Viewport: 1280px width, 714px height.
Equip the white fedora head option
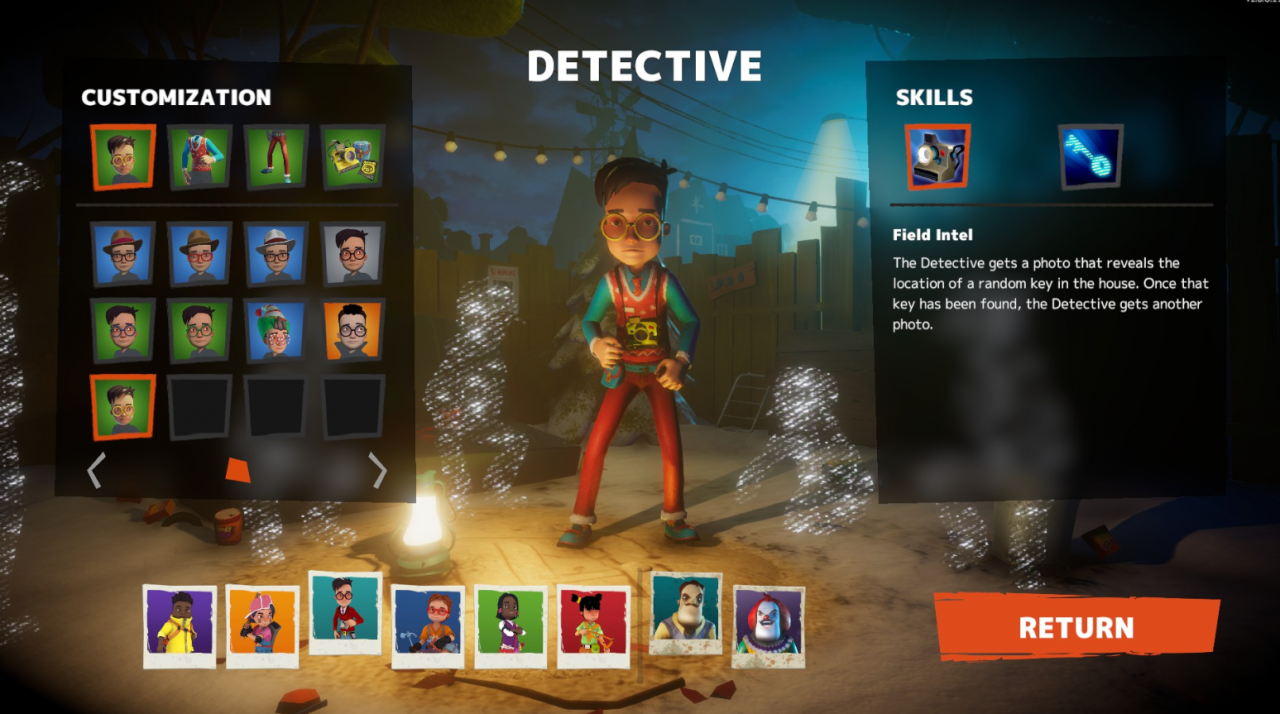point(277,254)
